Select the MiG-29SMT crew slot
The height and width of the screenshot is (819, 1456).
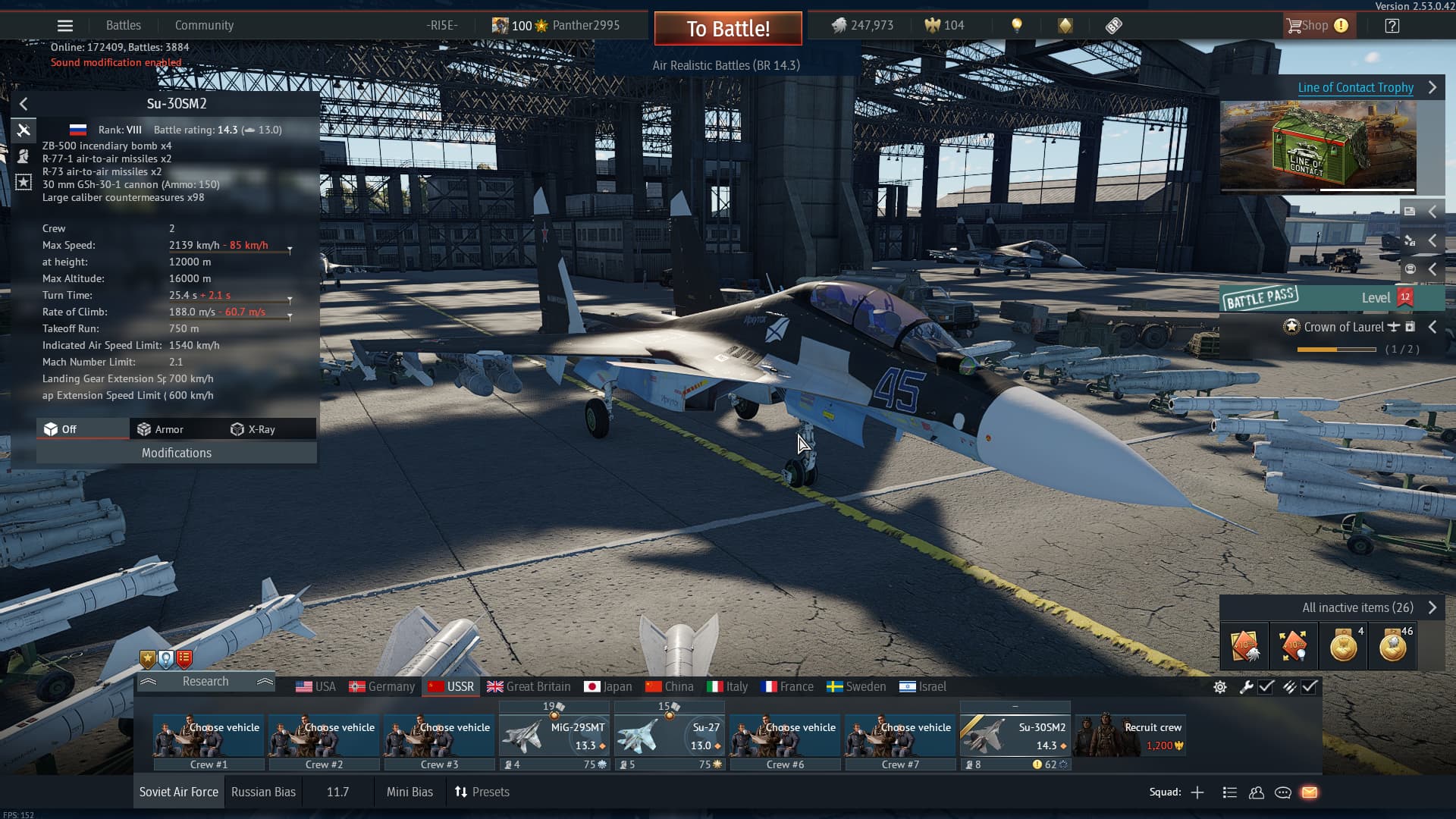[554, 736]
